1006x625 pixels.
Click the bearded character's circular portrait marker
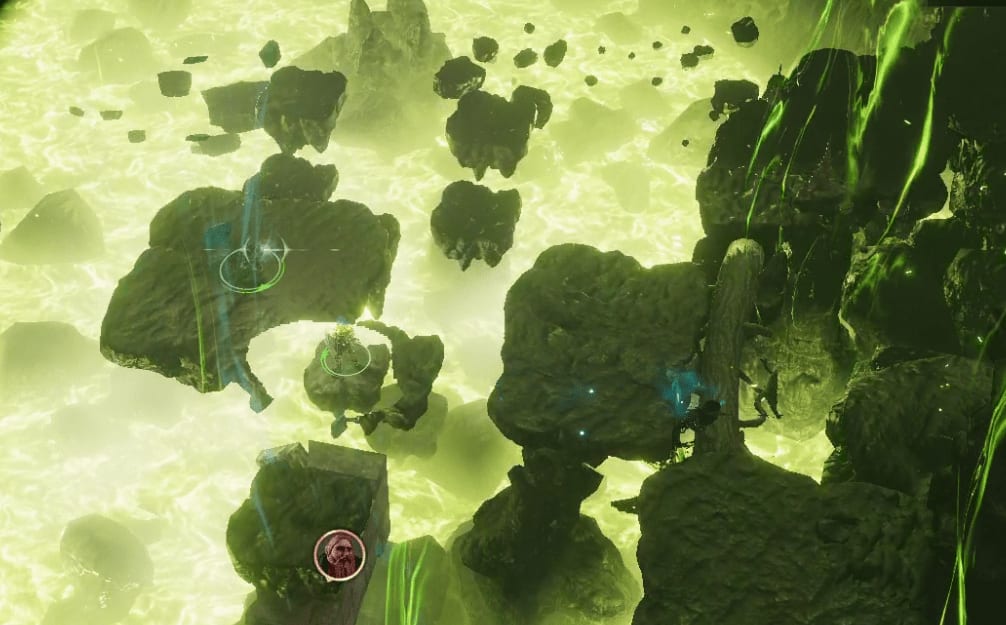coord(340,555)
